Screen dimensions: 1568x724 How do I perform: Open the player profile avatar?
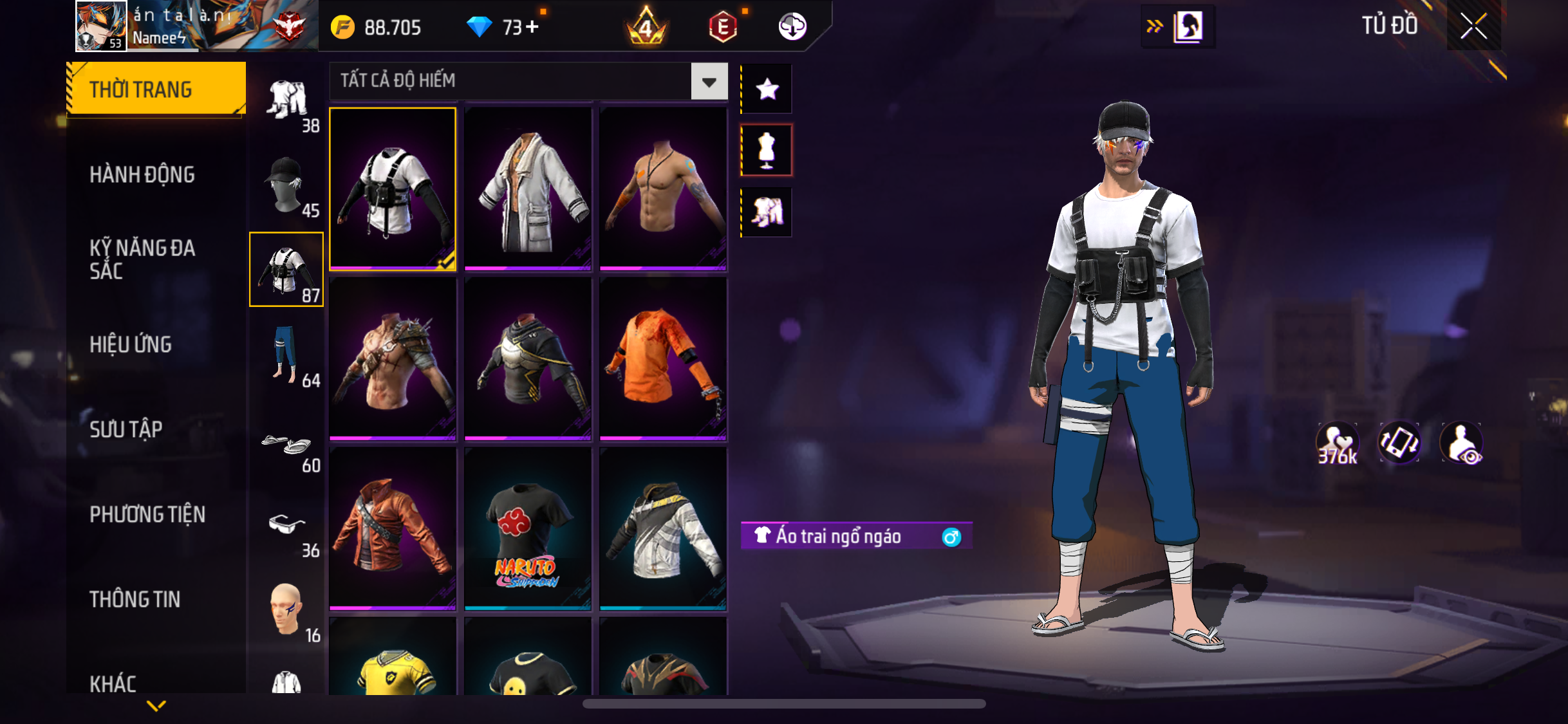(101, 26)
